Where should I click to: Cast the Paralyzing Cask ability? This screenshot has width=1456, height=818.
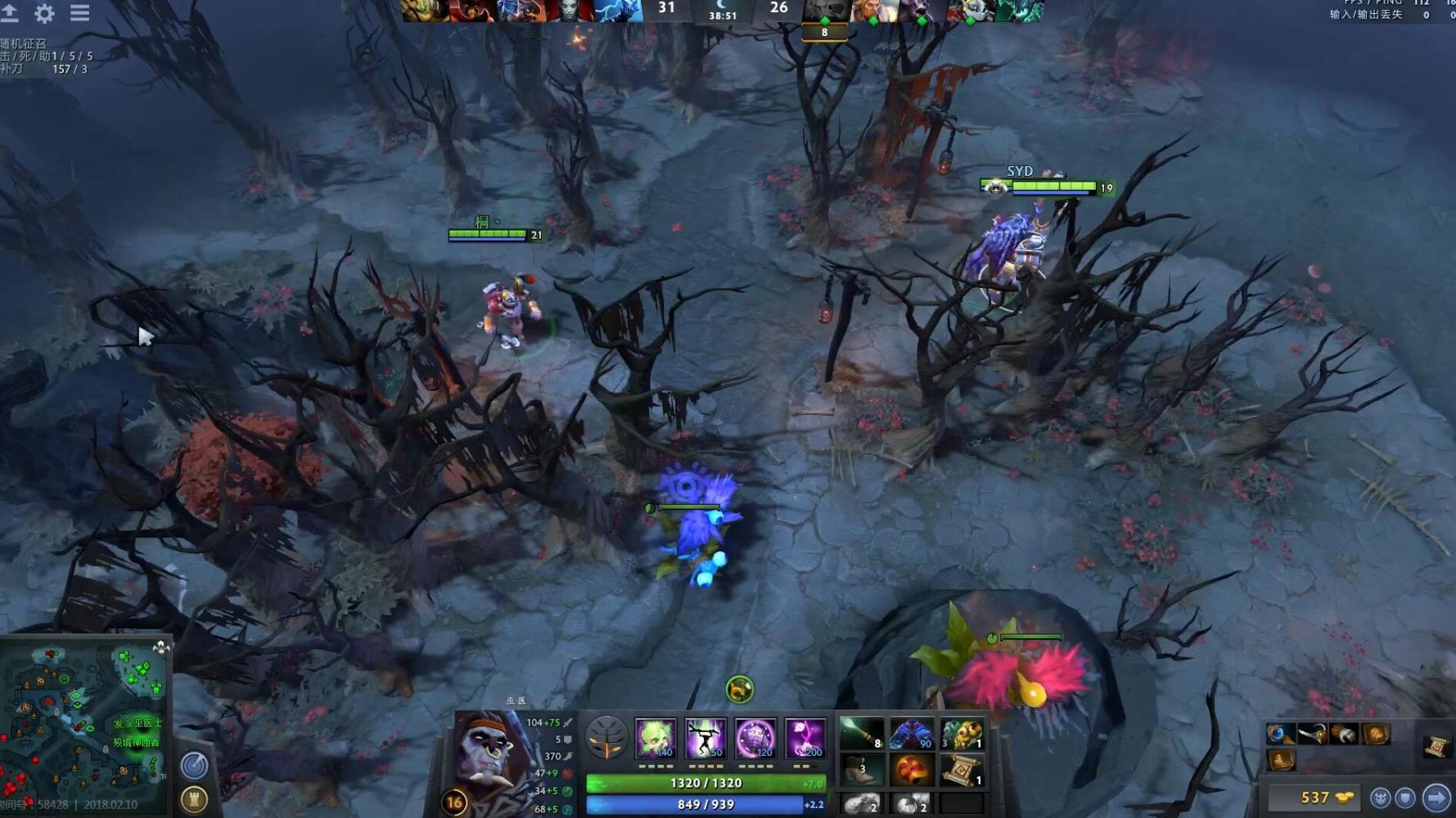656,740
